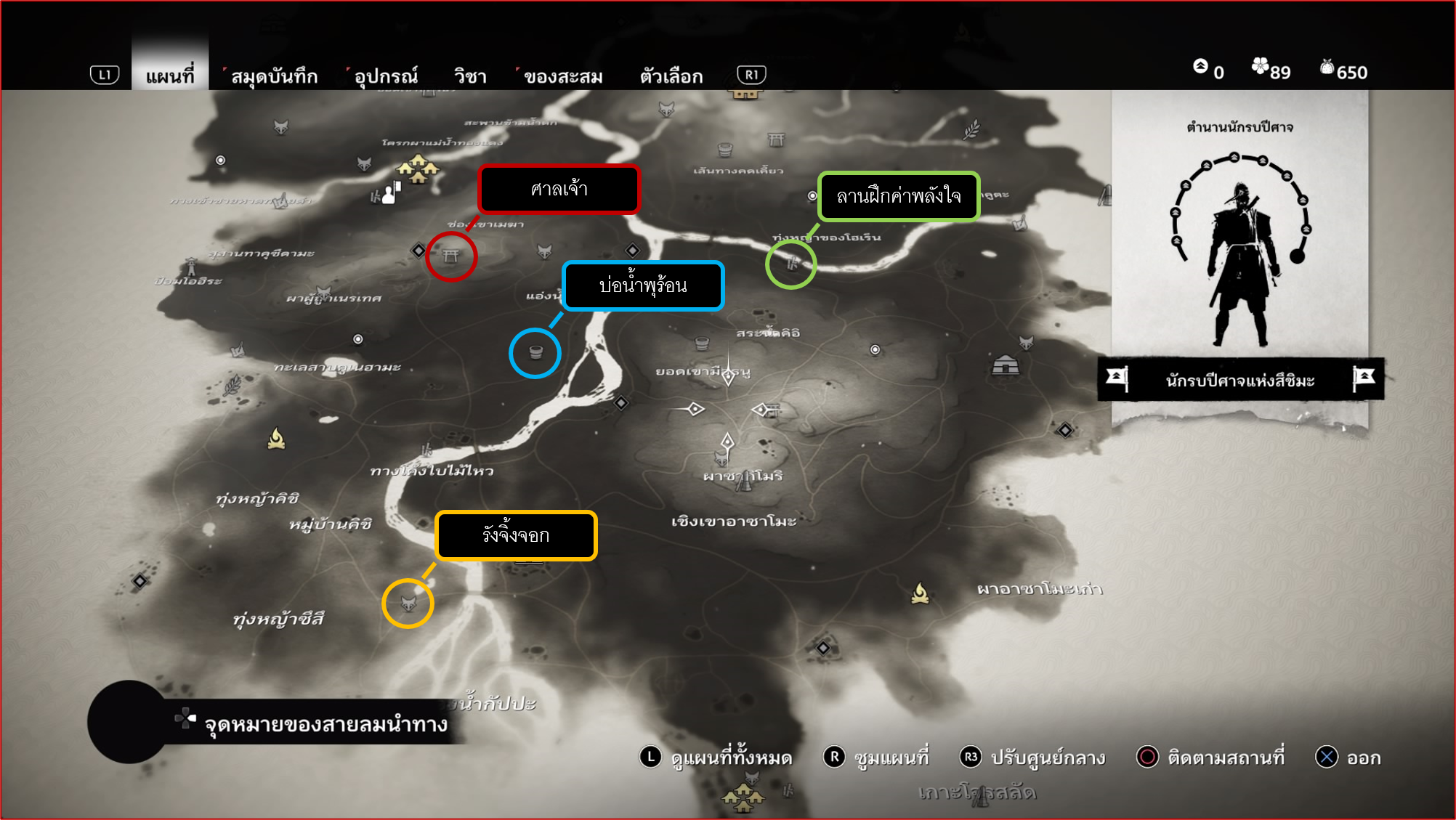The height and width of the screenshot is (820, 1456).
Task: Select the hot spring marker in blue circle
Action: (x=535, y=353)
